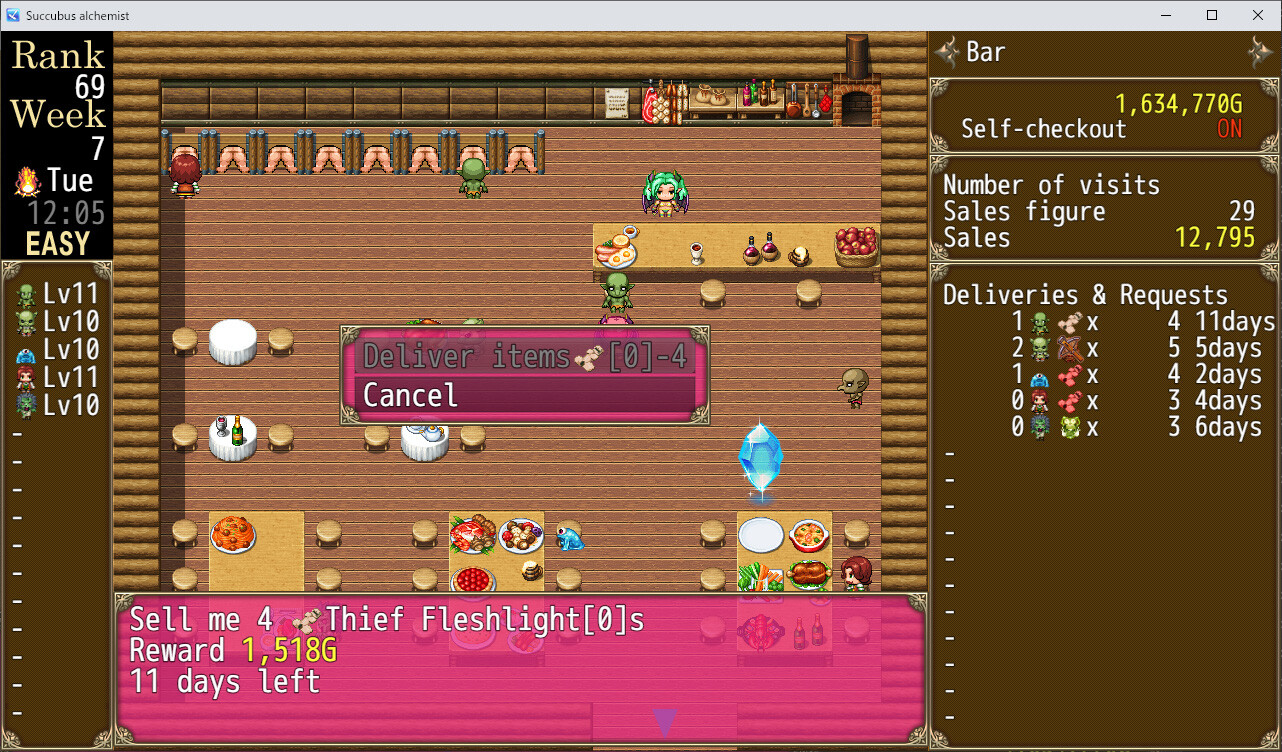Click the green frog item icon in the 6days request
Image resolution: width=1282 pixels, height=752 pixels.
(1068, 425)
